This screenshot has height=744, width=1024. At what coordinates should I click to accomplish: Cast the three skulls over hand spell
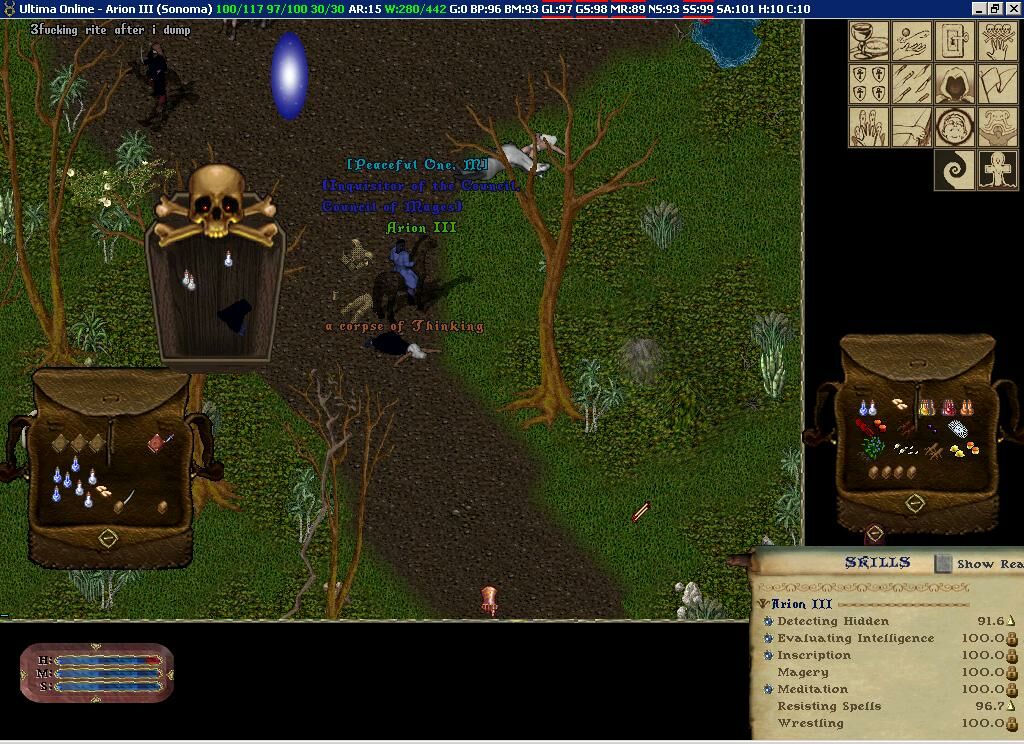coord(998,41)
